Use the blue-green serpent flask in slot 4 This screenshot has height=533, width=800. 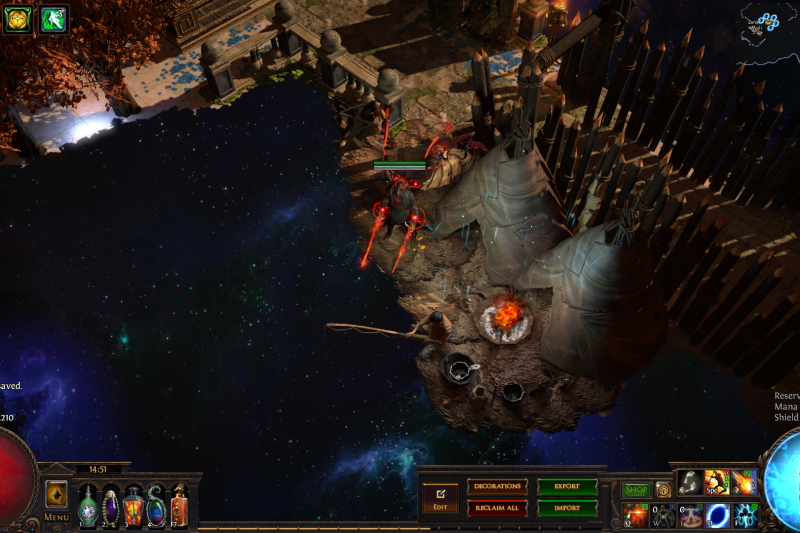click(x=156, y=506)
